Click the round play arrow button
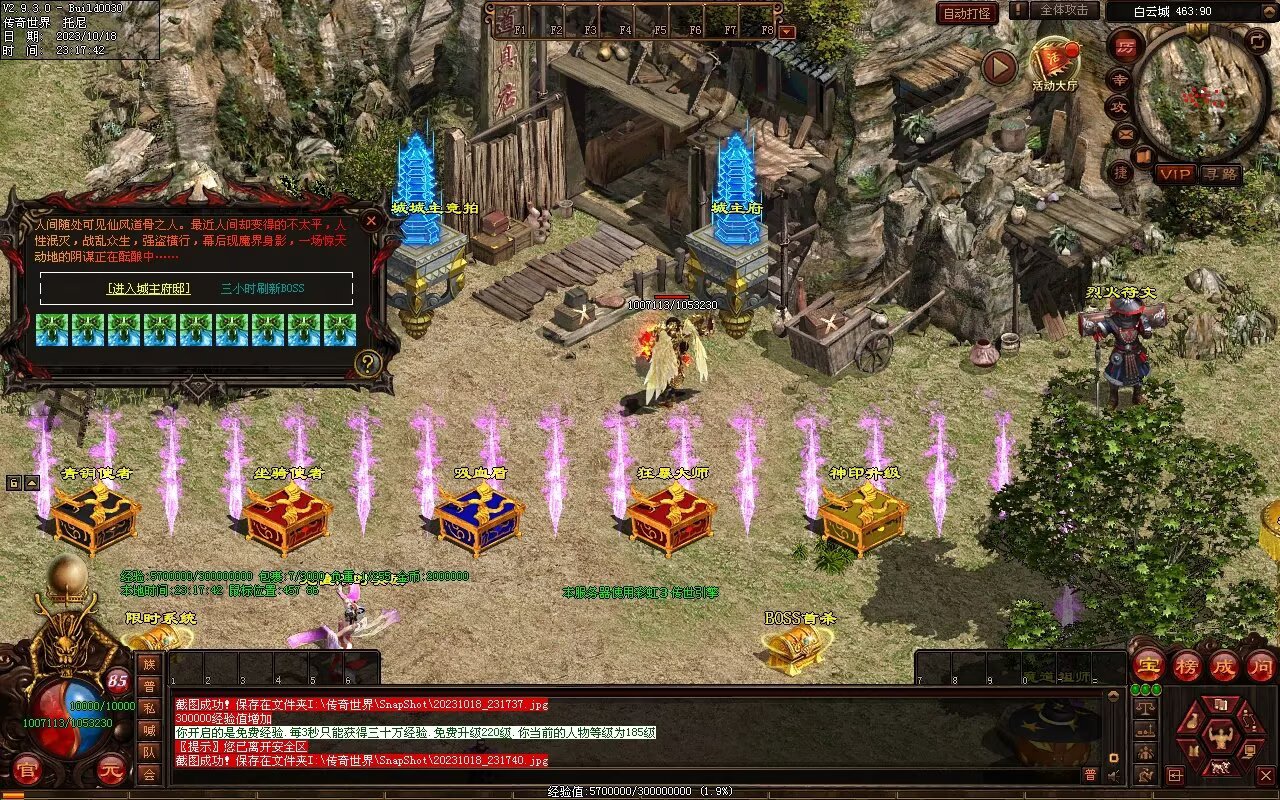 tap(998, 67)
